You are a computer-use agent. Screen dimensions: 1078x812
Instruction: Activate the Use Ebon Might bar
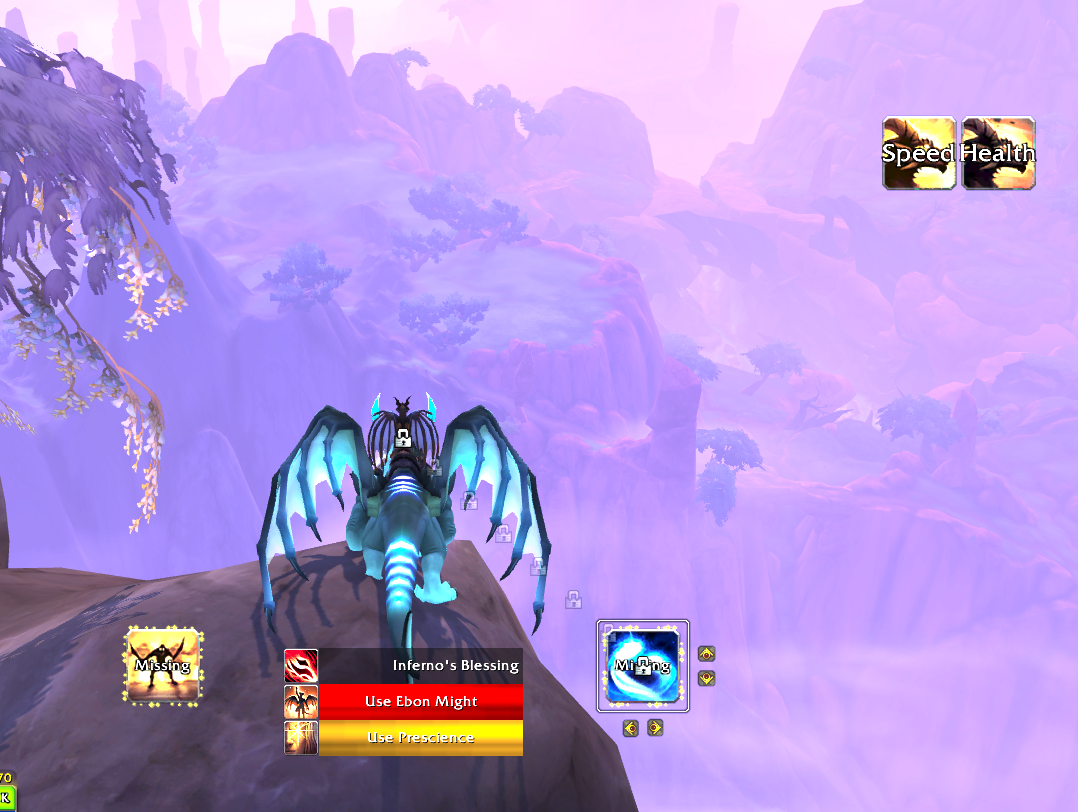421,701
